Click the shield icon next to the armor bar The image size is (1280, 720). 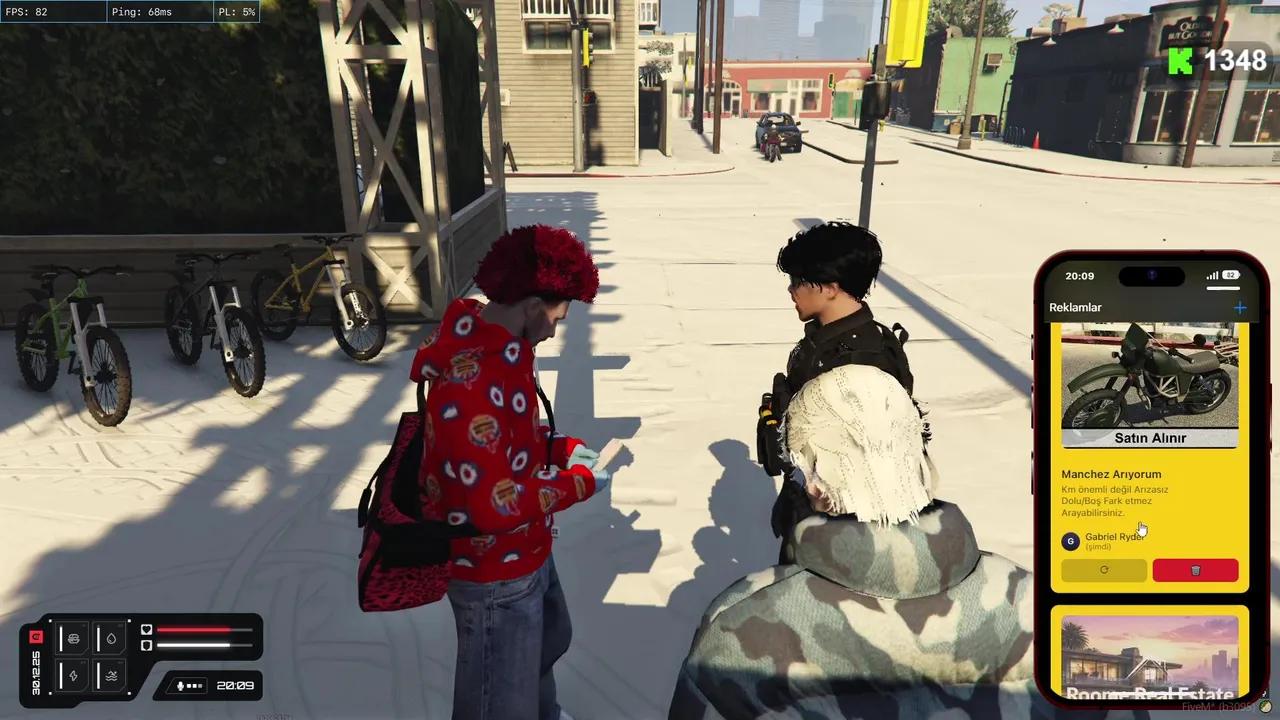147,645
